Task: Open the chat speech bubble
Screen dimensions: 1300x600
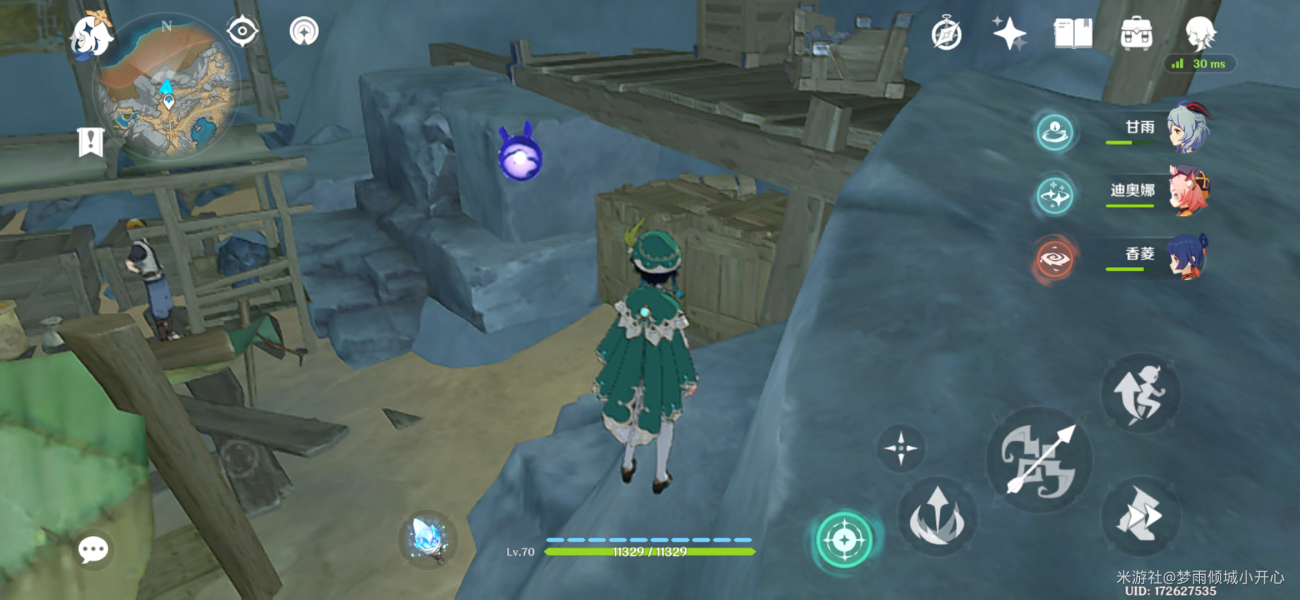Action: [x=94, y=548]
